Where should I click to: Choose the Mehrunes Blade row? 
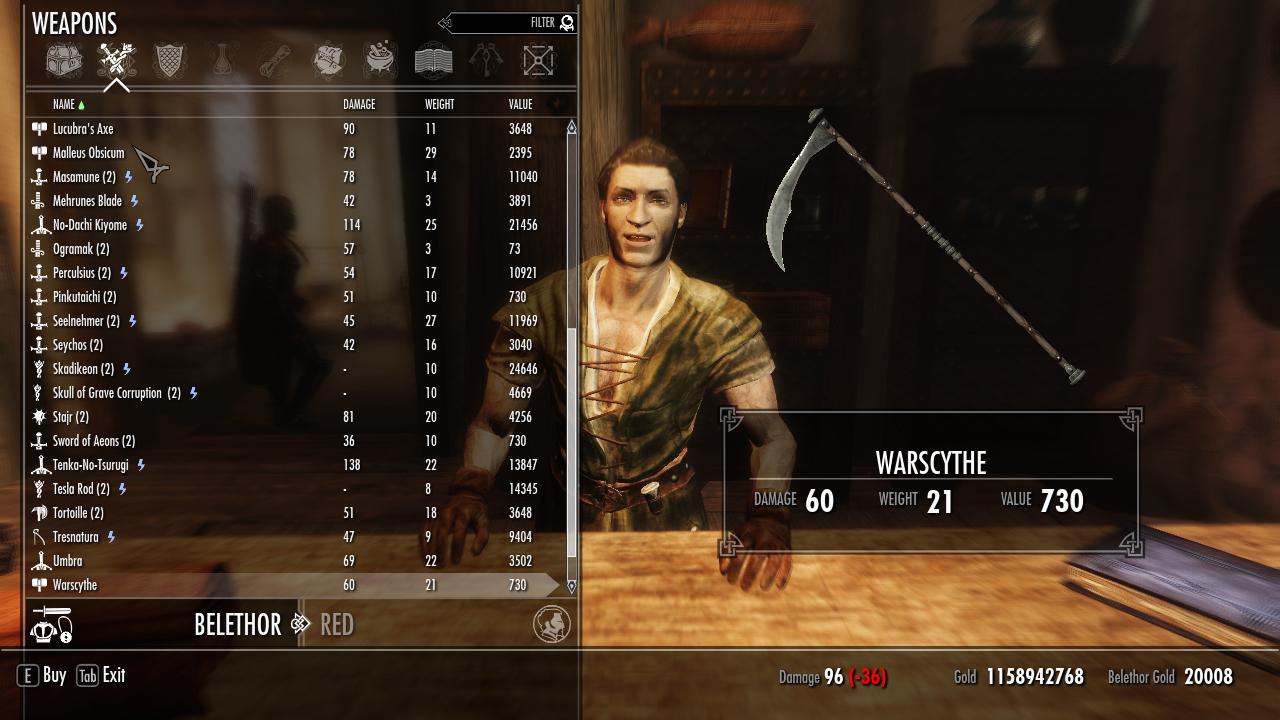87,201
